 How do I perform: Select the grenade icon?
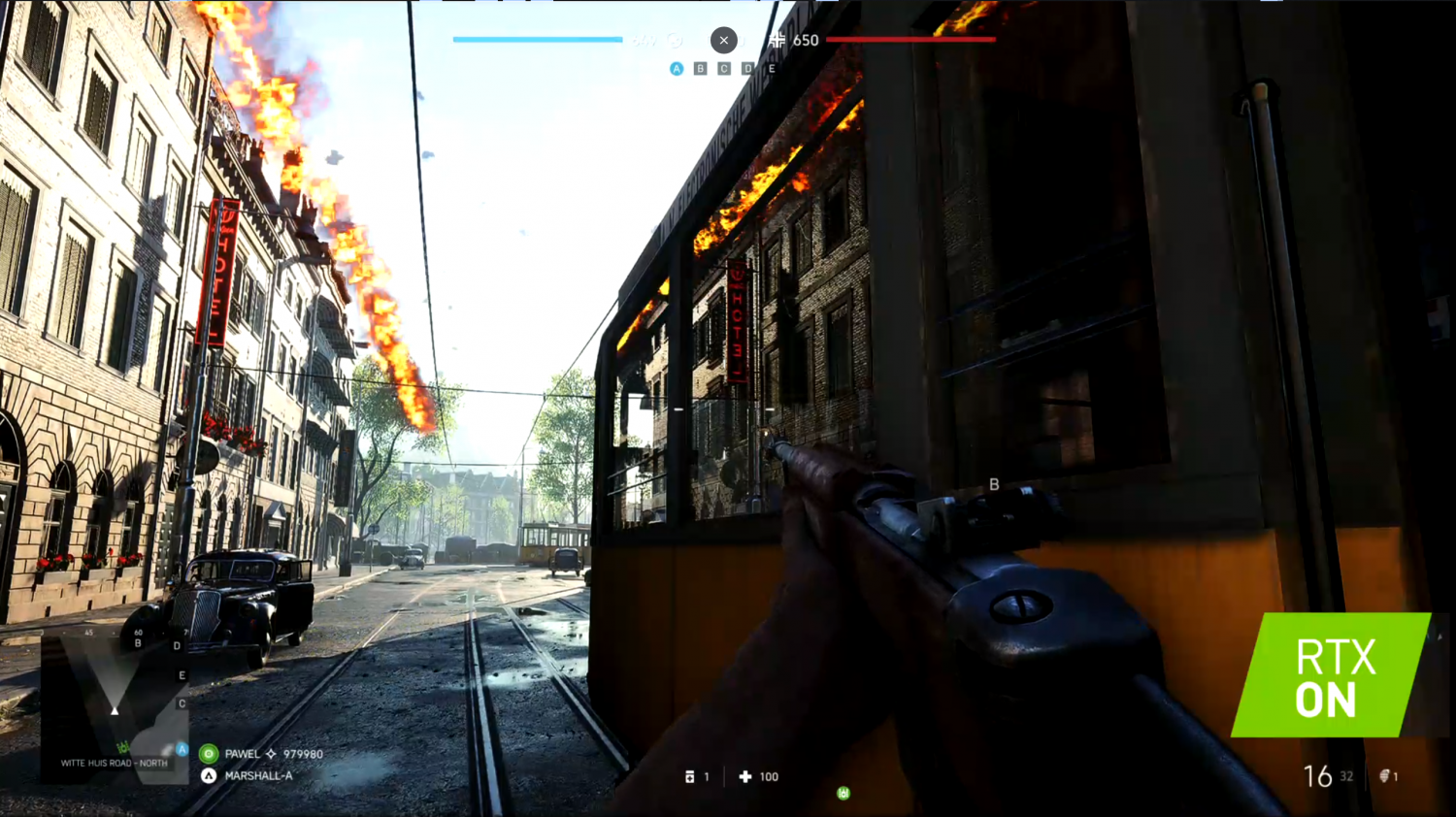point(1385,776)
